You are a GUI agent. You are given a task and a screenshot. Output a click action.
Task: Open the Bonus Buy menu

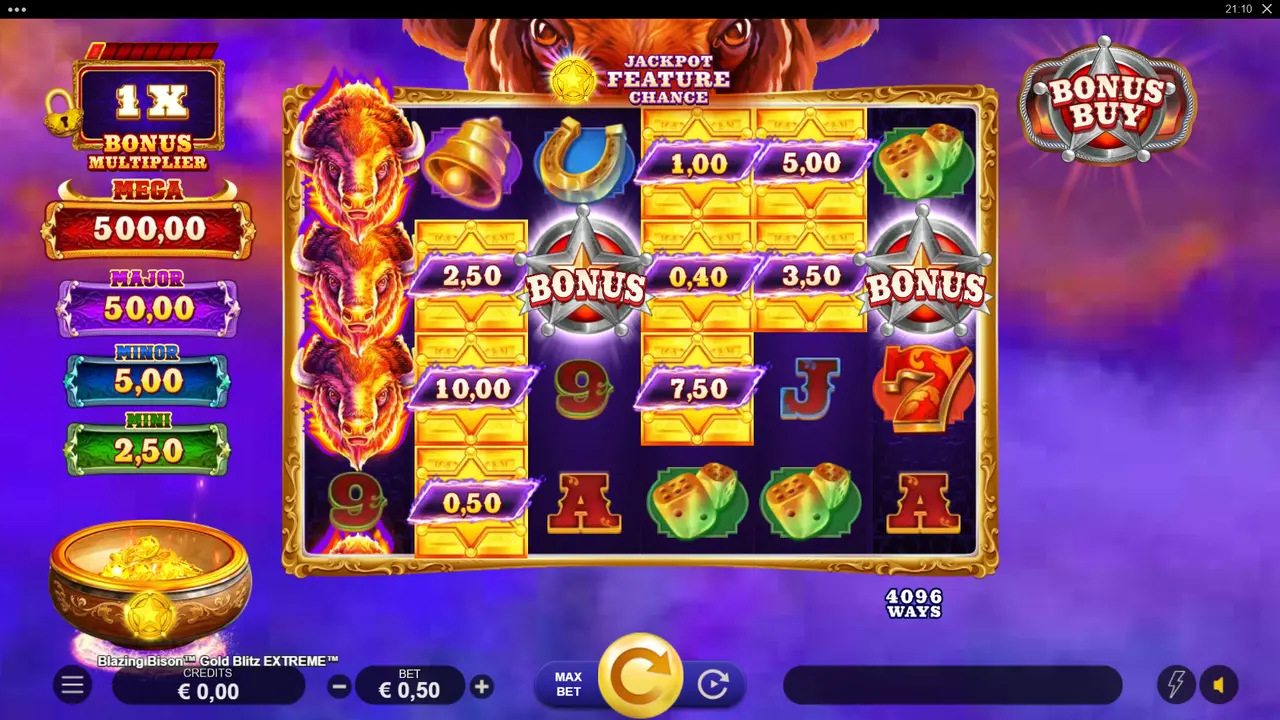[1106, 100]
